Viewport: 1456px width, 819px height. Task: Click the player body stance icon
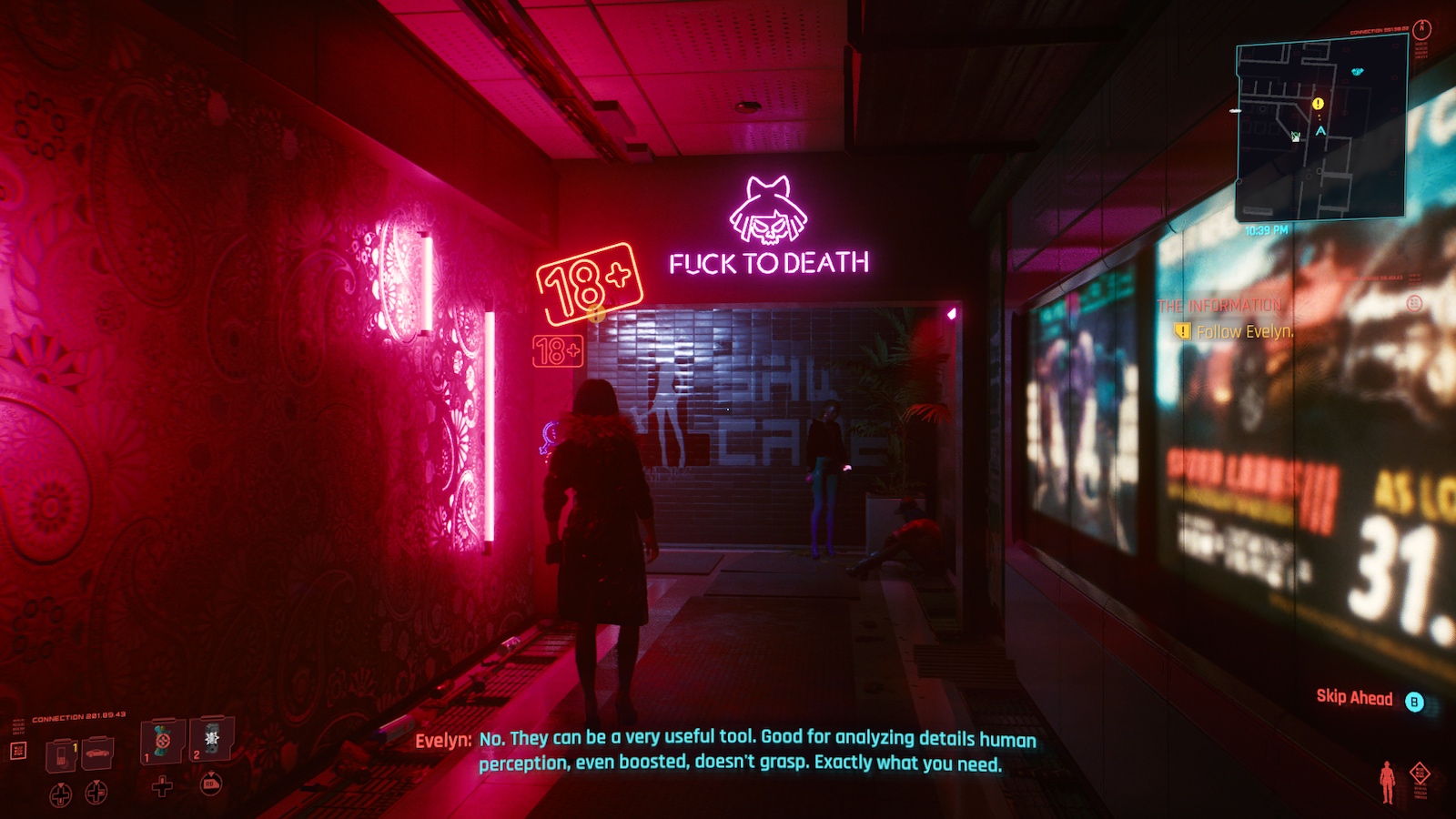1387,782
